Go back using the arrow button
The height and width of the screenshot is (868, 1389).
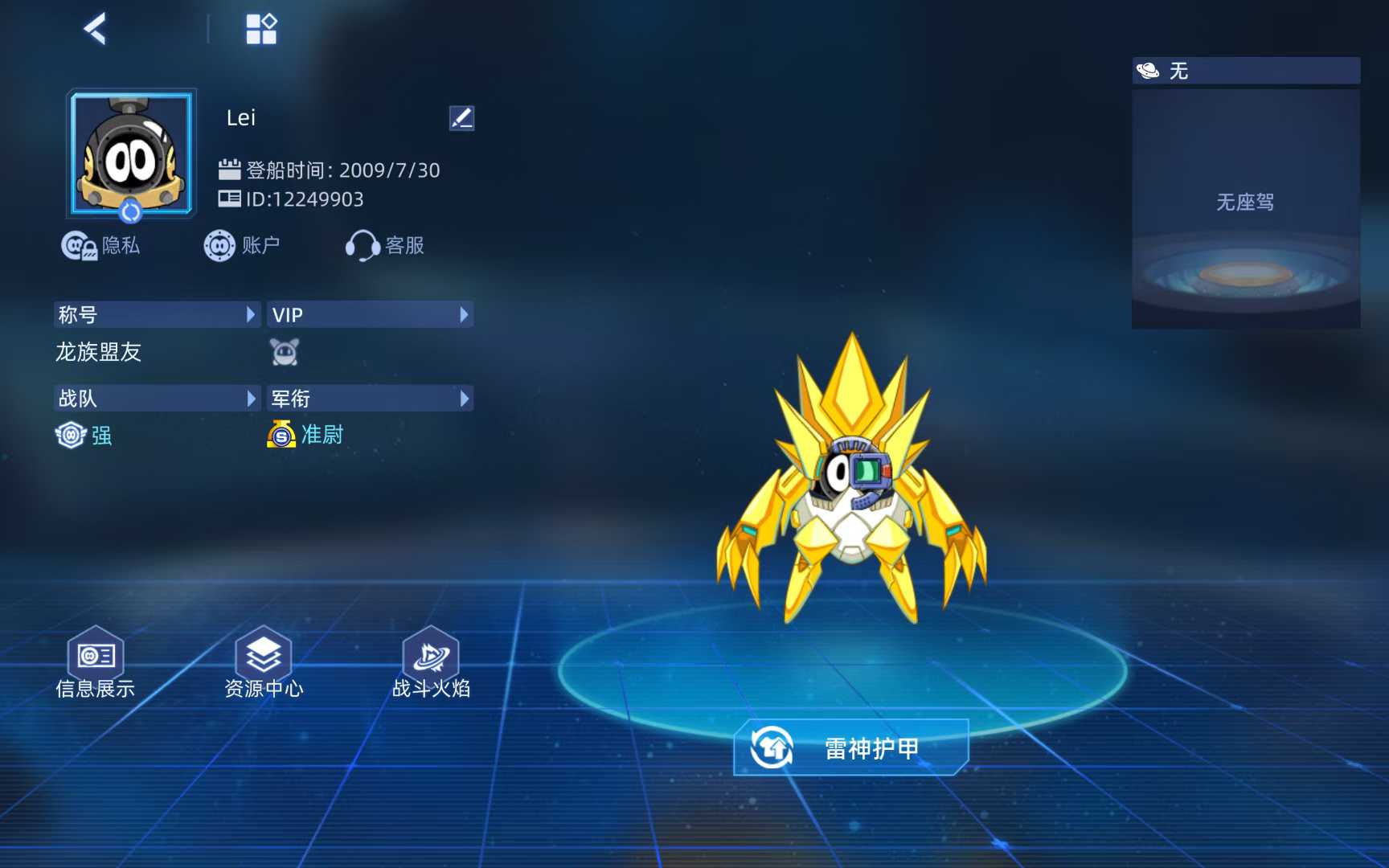(x=95, y=30)
